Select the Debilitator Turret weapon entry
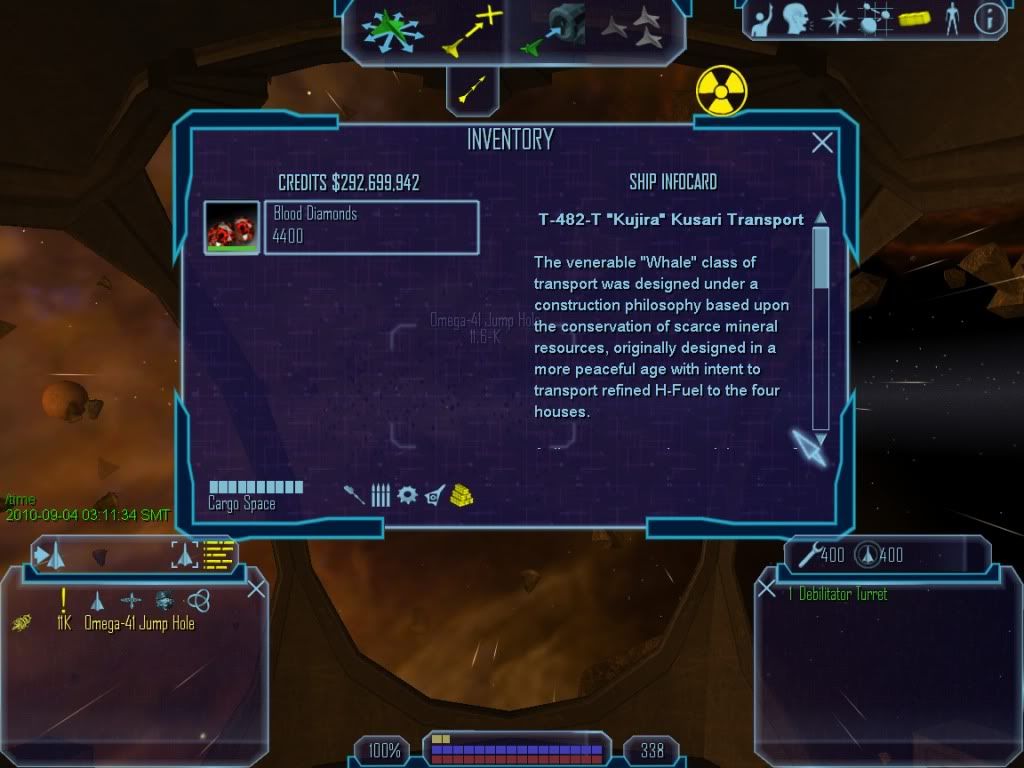This screenshot has height=768, width=1024. point(838,594)
